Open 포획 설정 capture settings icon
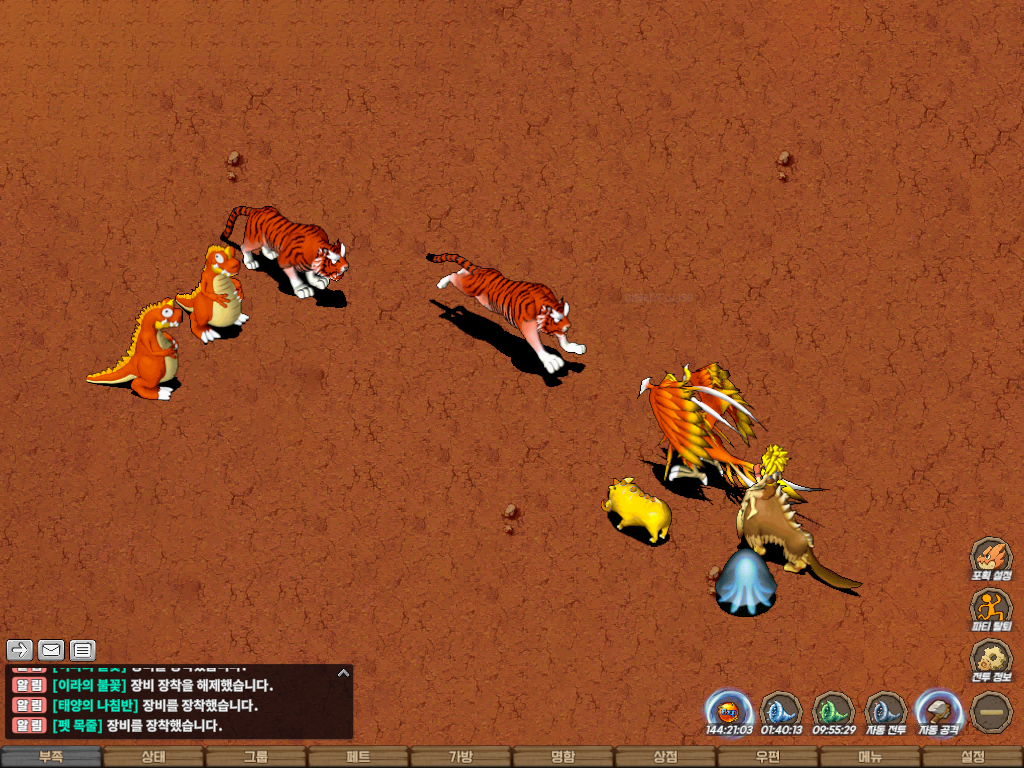 [990, 558]
